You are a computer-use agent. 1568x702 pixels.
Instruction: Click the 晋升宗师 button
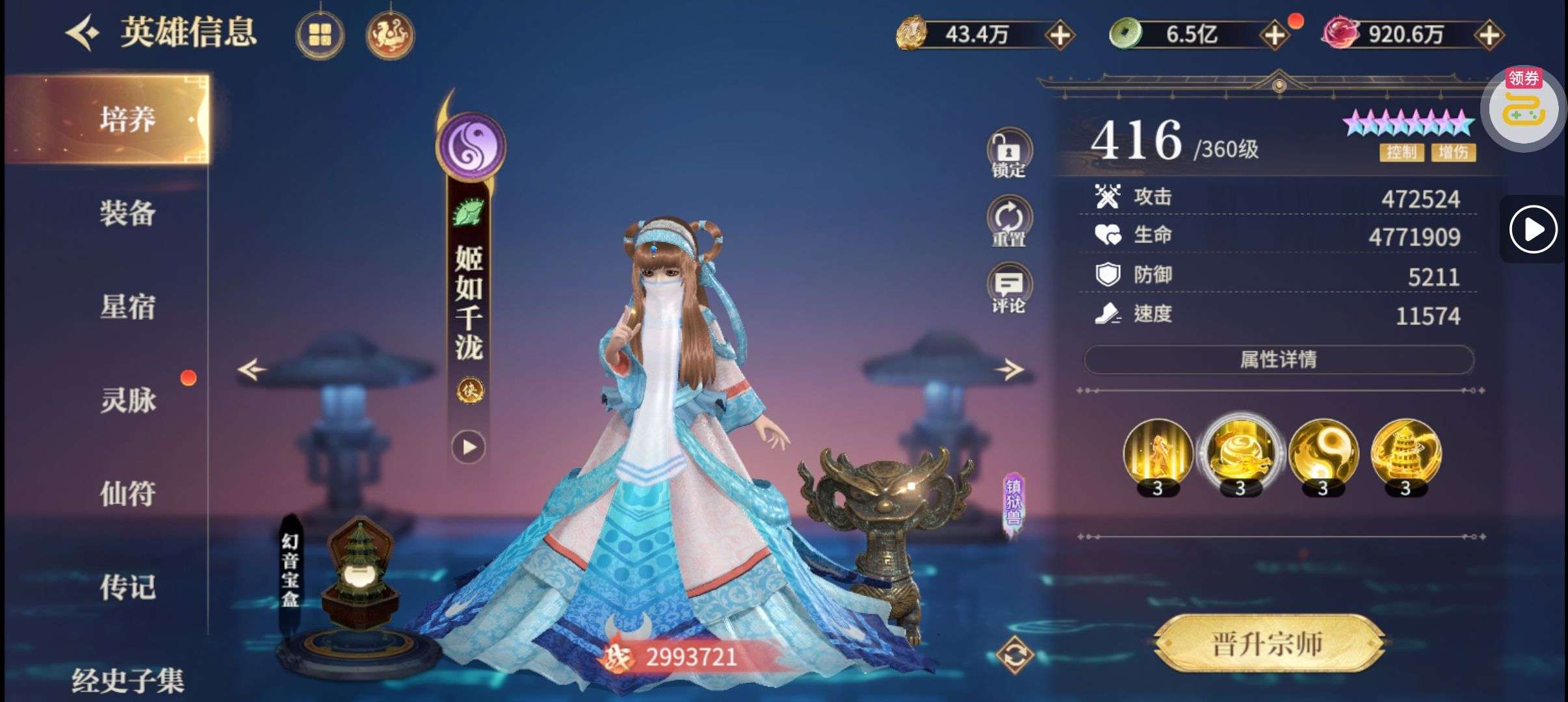tap(1268, 643)
